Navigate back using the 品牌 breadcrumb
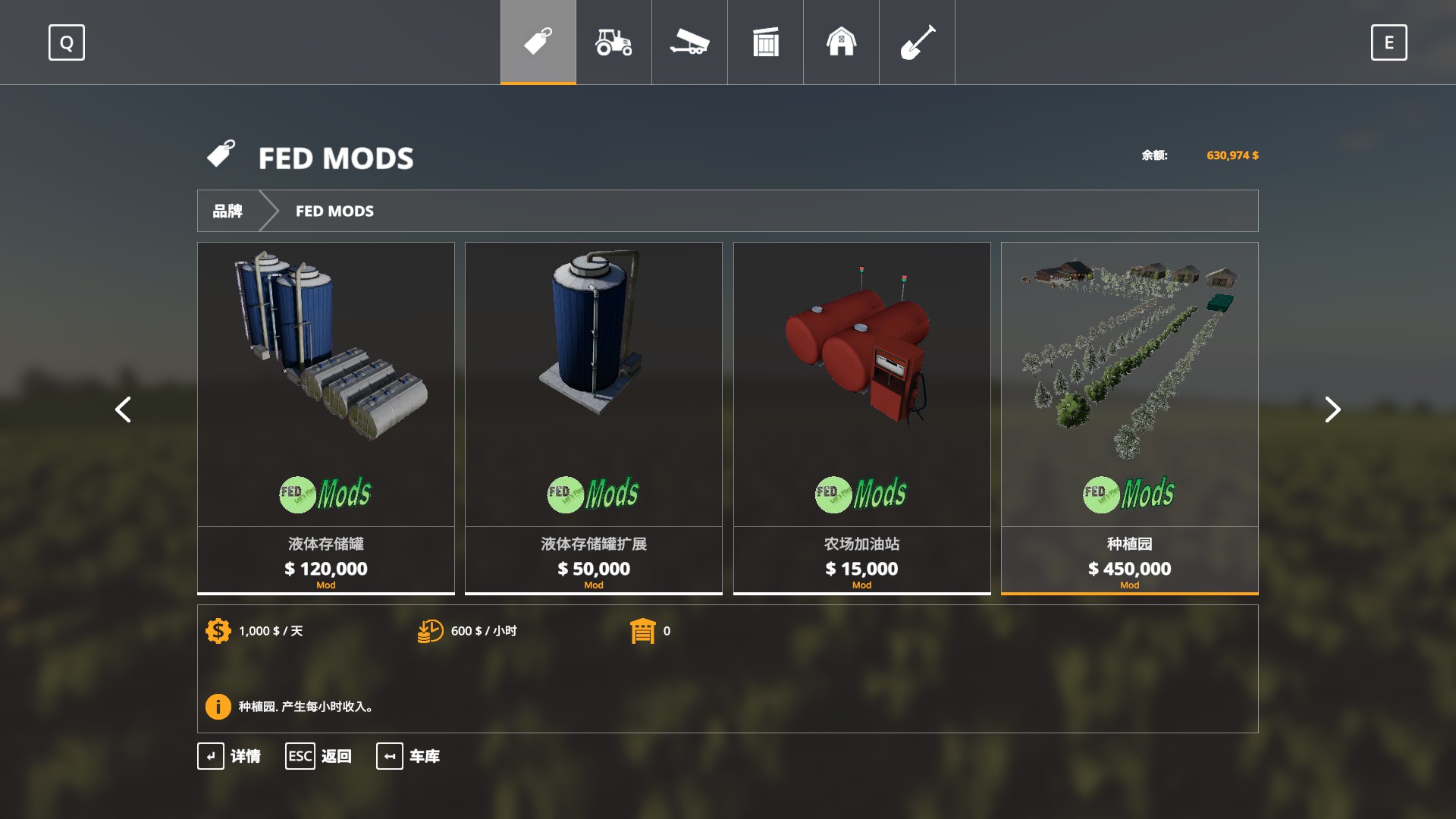The width and height of the screenshot is (1456, 819). pos(229,211)
